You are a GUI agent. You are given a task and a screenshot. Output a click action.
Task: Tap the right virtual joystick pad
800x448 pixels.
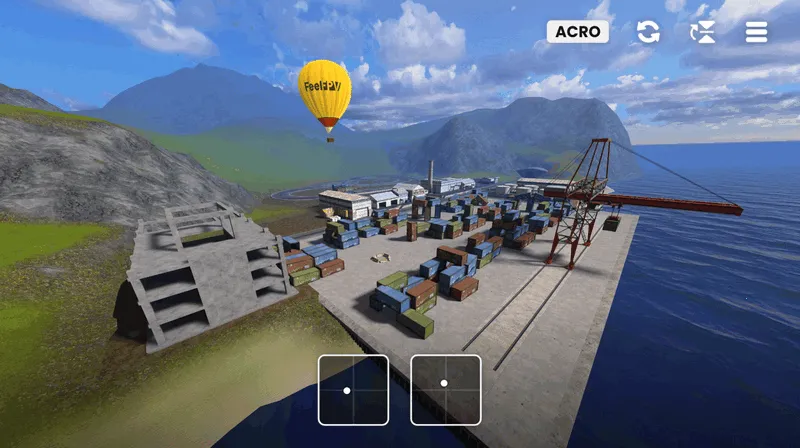tap(446, 390)
